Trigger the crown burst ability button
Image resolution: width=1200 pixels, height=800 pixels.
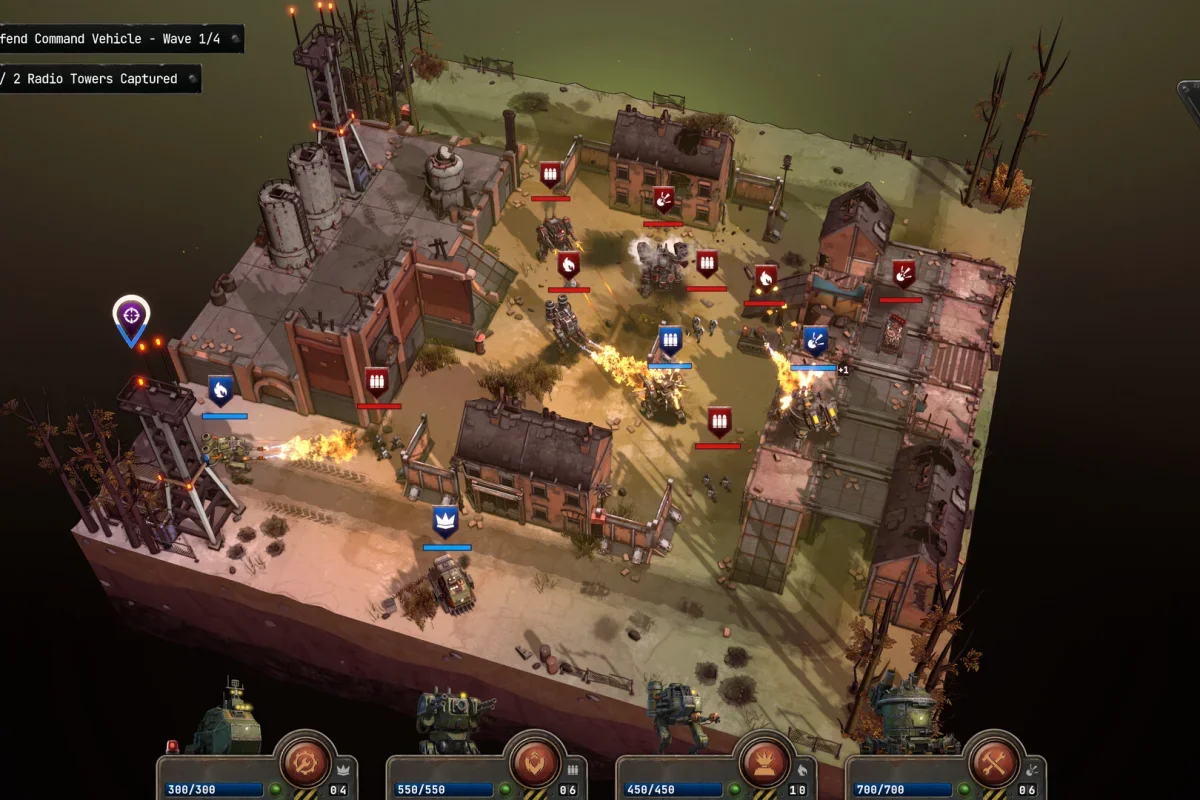click(x=765, y=764)
